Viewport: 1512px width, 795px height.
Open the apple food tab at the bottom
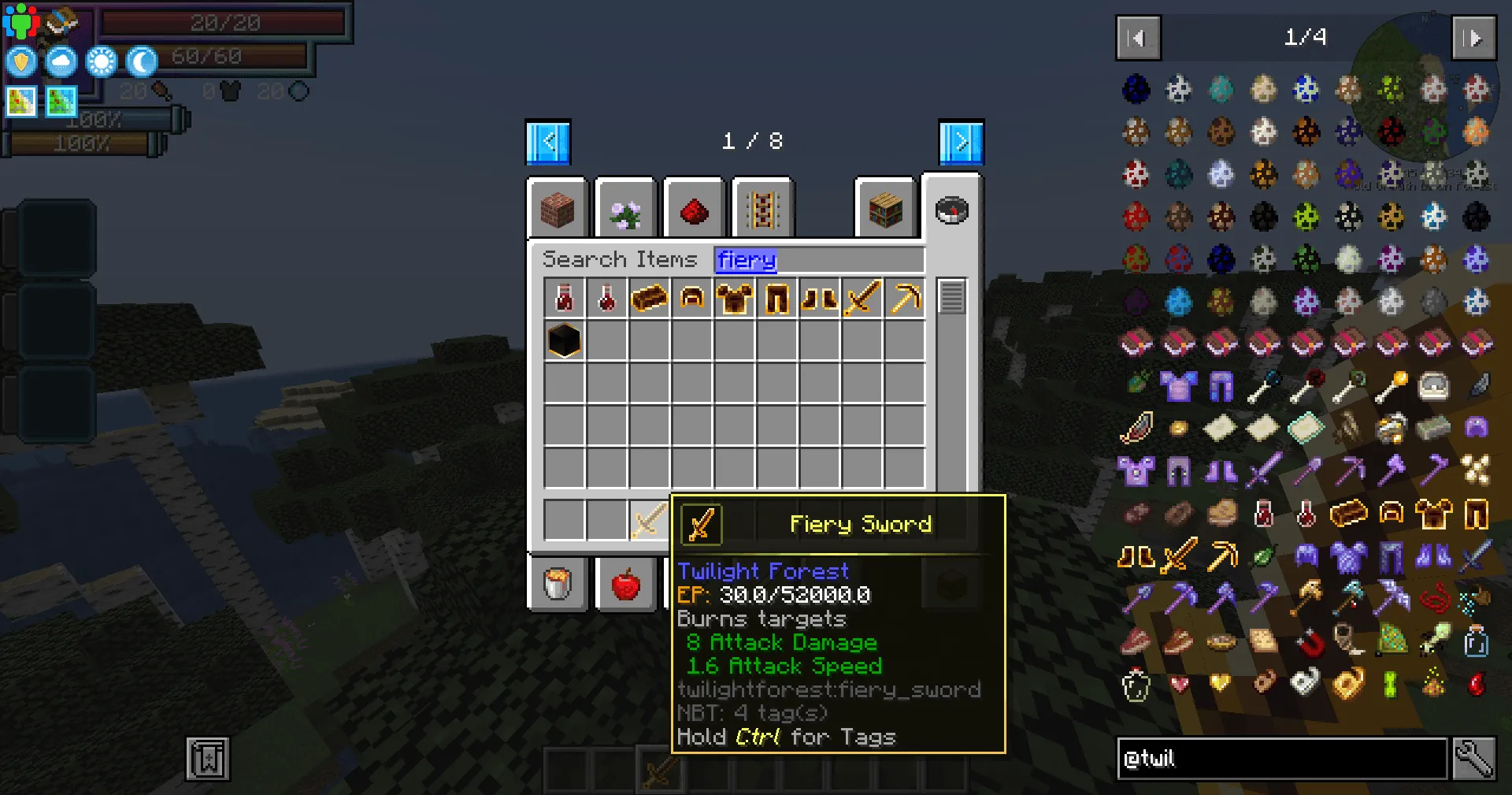pyautogui.click(x=626, y=583)
